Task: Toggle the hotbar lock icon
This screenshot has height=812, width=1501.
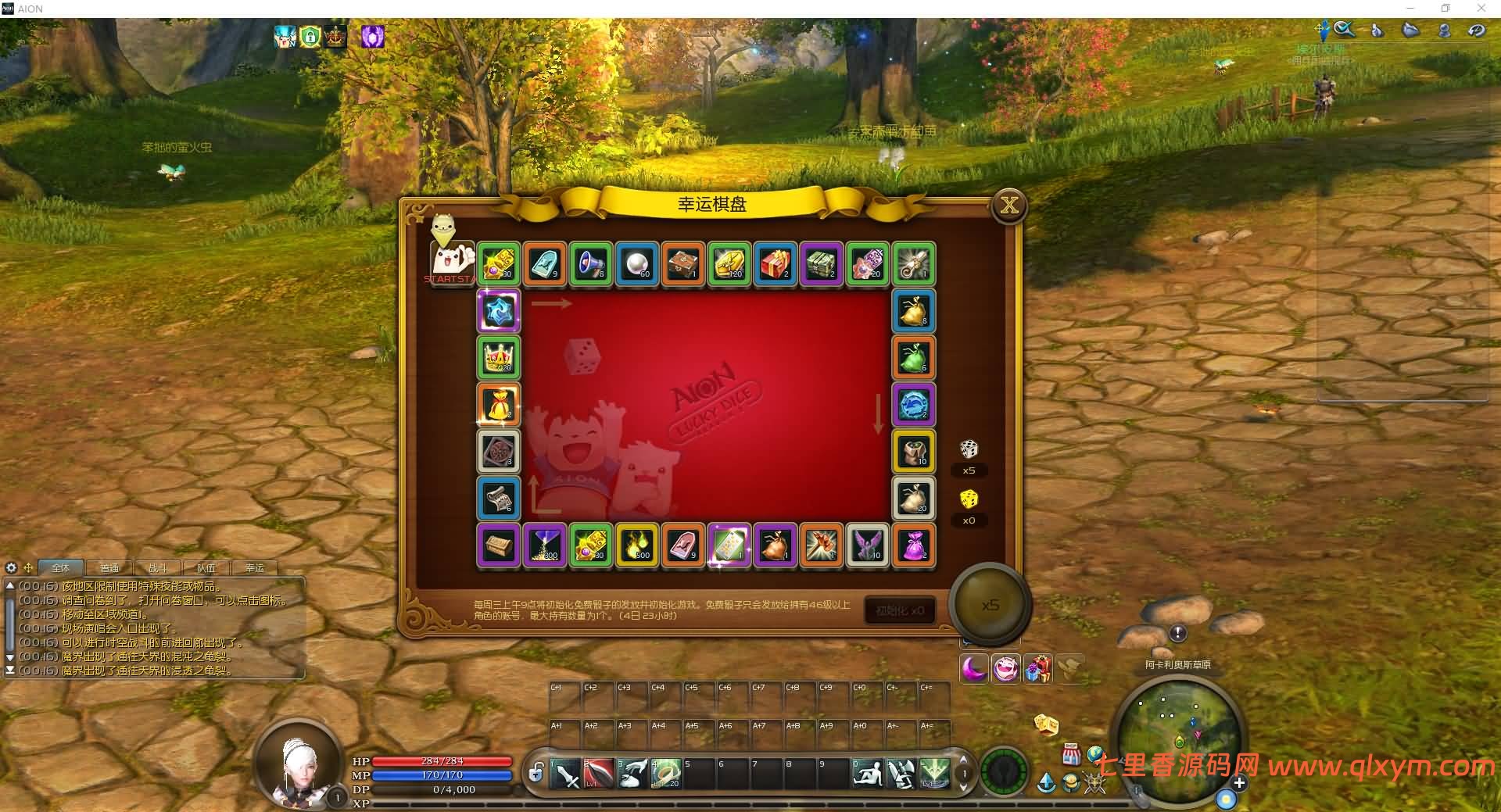Action: coord(536,774)
